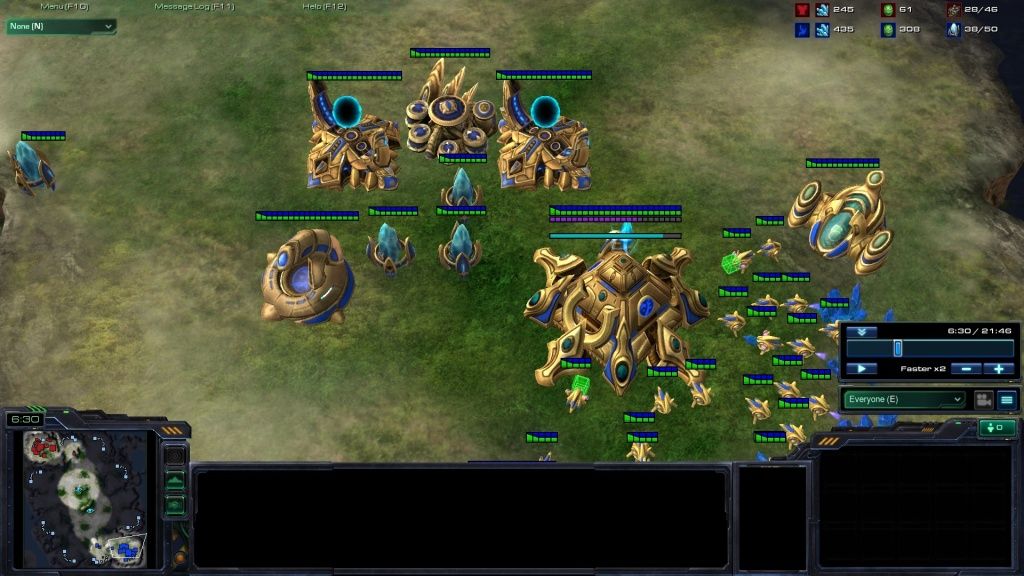Toggle the observer camera button

pyautogui.click(x=983, y=399)
